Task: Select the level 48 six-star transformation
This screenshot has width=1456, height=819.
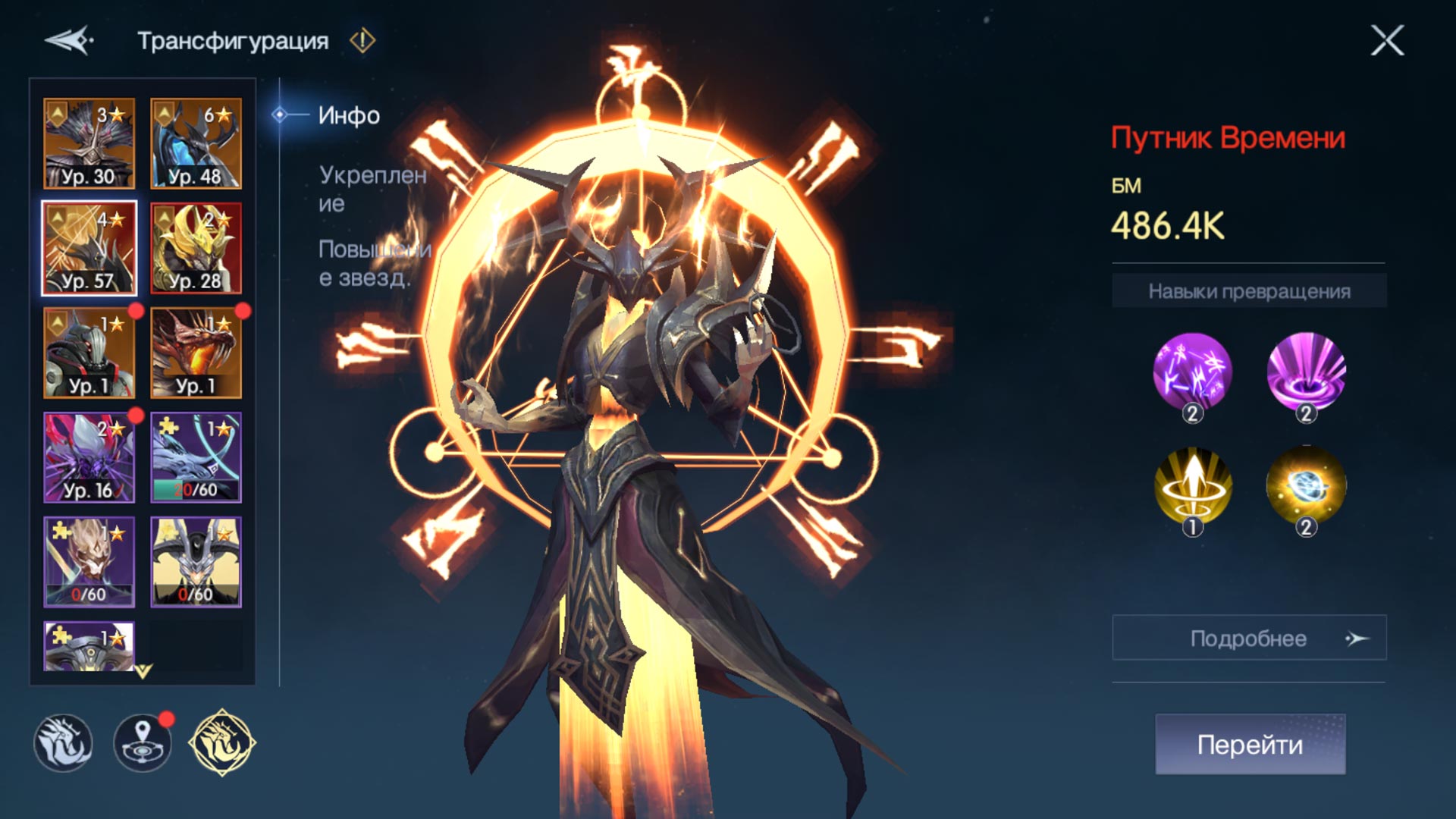Action: point(196,143)
